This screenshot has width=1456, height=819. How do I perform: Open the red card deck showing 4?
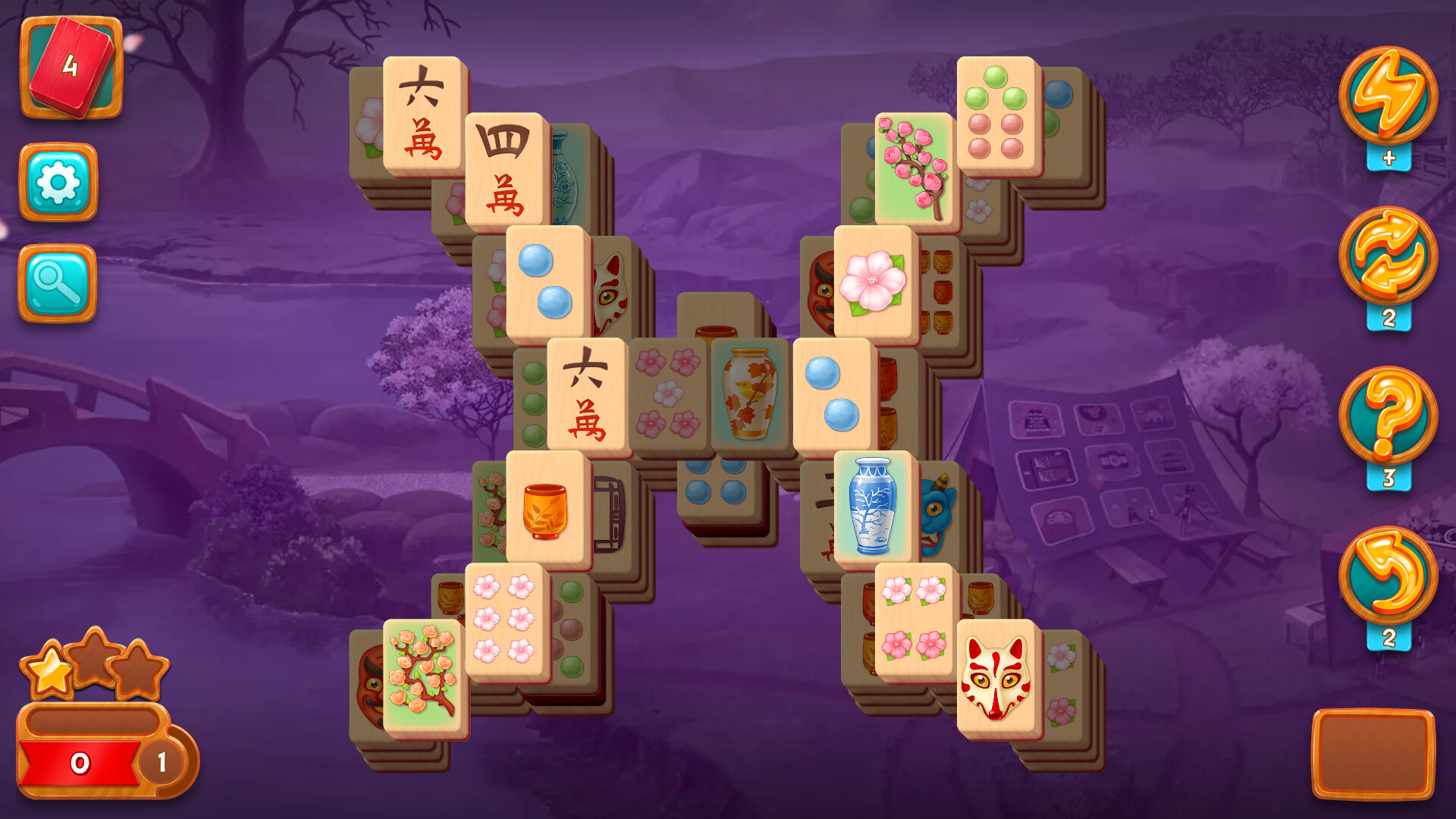[x=72, y=68]
